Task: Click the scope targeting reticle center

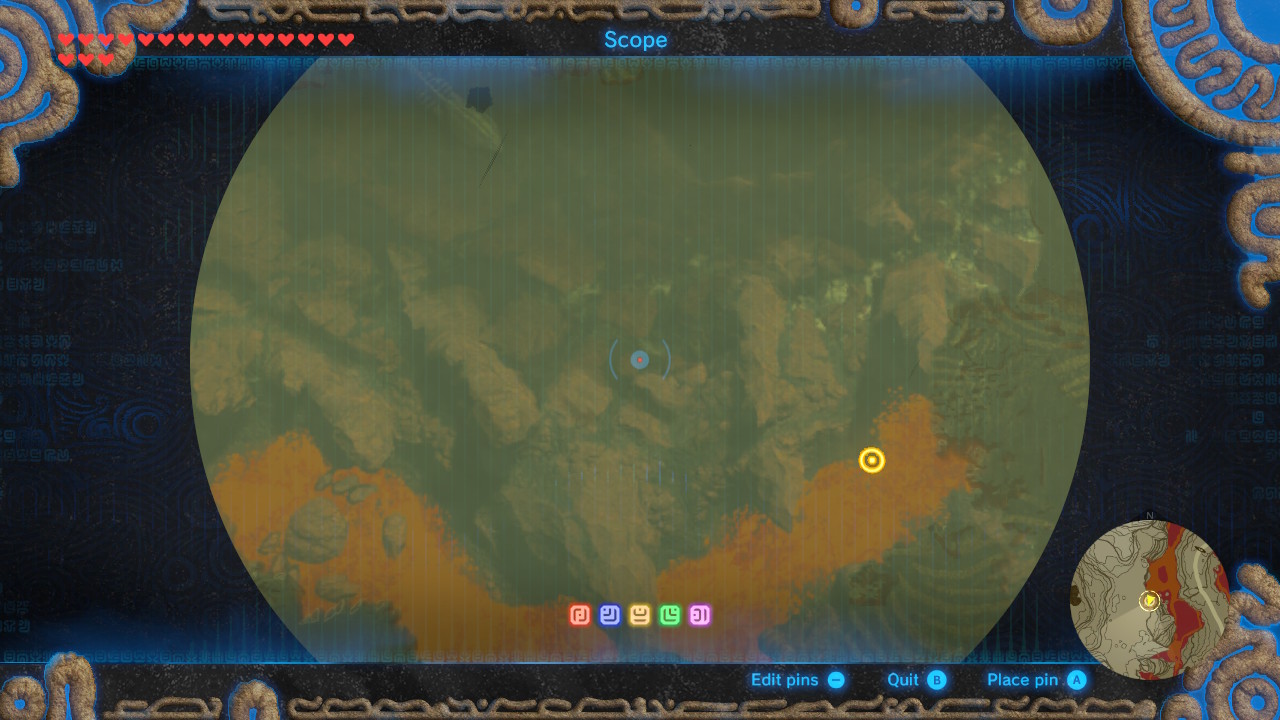Action: pyautogui.click(x=639, y=359)
